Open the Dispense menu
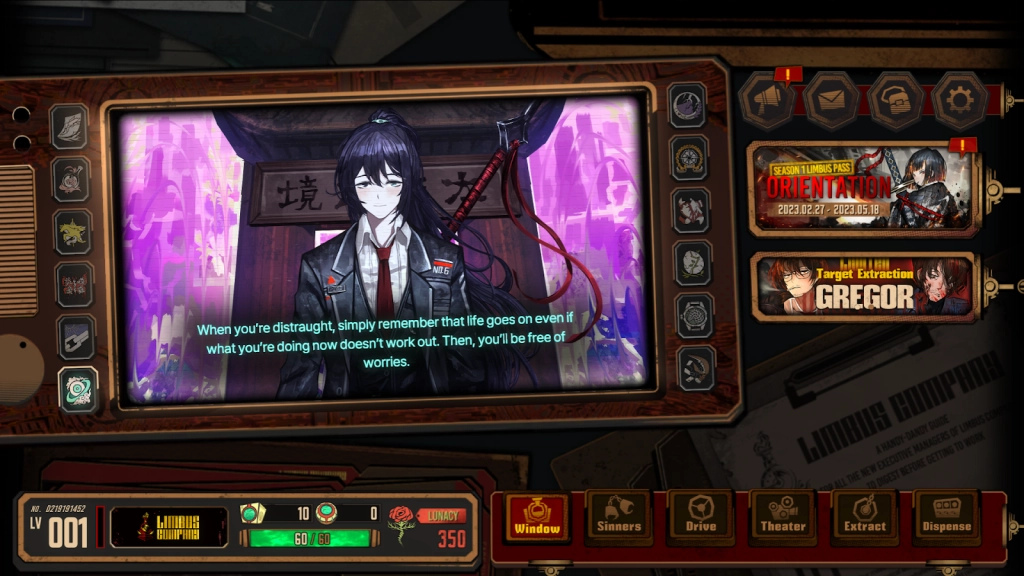Viewport: 1024px width, 576px height. [x=947, y=516]
